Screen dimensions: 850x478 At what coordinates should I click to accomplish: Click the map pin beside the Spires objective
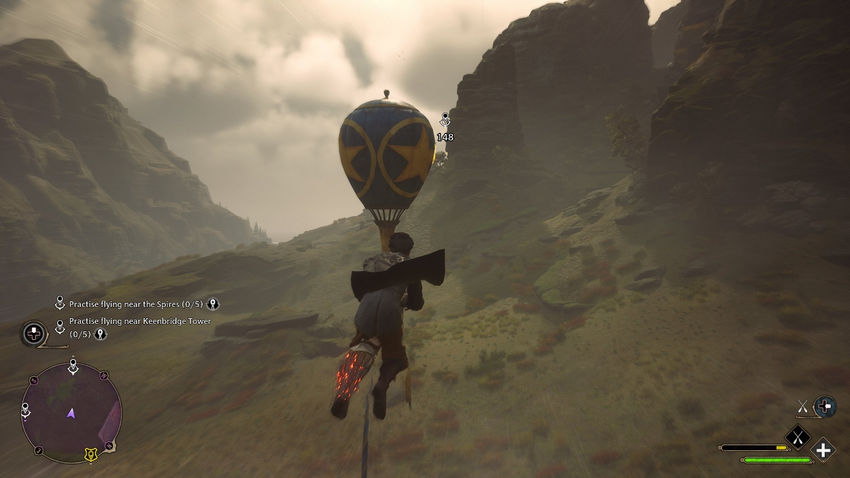click(213, 304)
